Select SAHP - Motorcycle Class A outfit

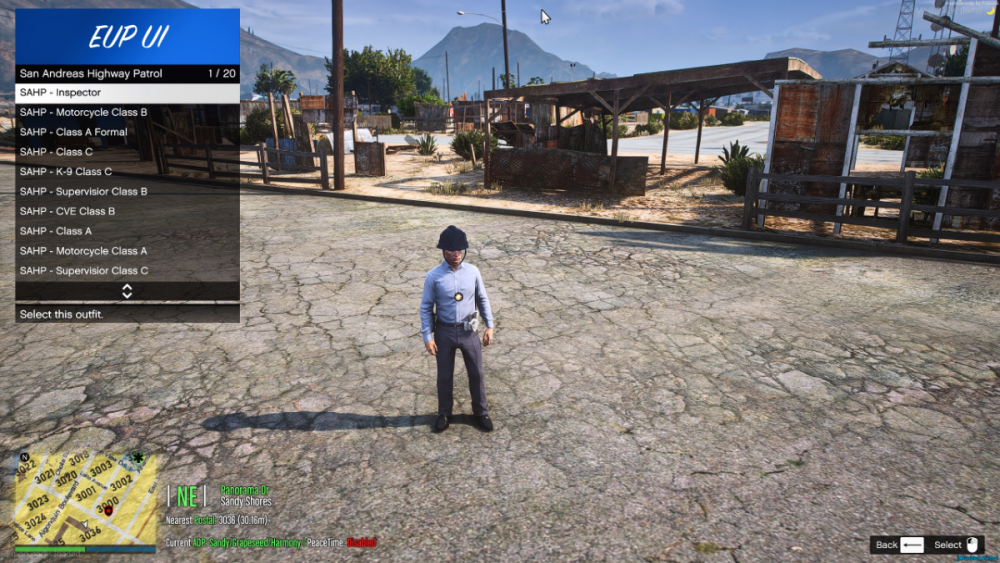point(127,251)
